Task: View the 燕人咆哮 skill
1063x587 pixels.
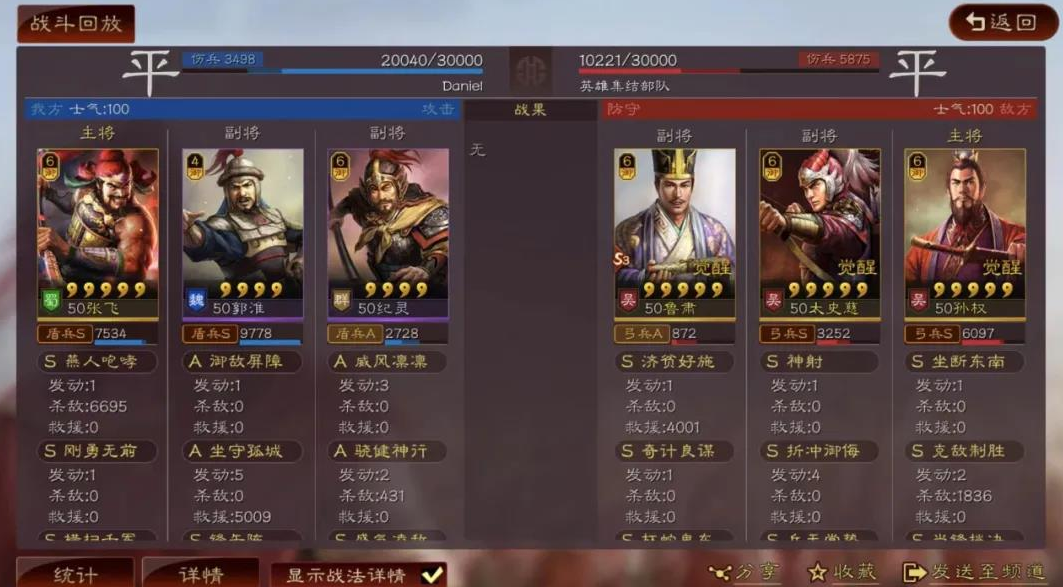Action: [x=98, y=361]
